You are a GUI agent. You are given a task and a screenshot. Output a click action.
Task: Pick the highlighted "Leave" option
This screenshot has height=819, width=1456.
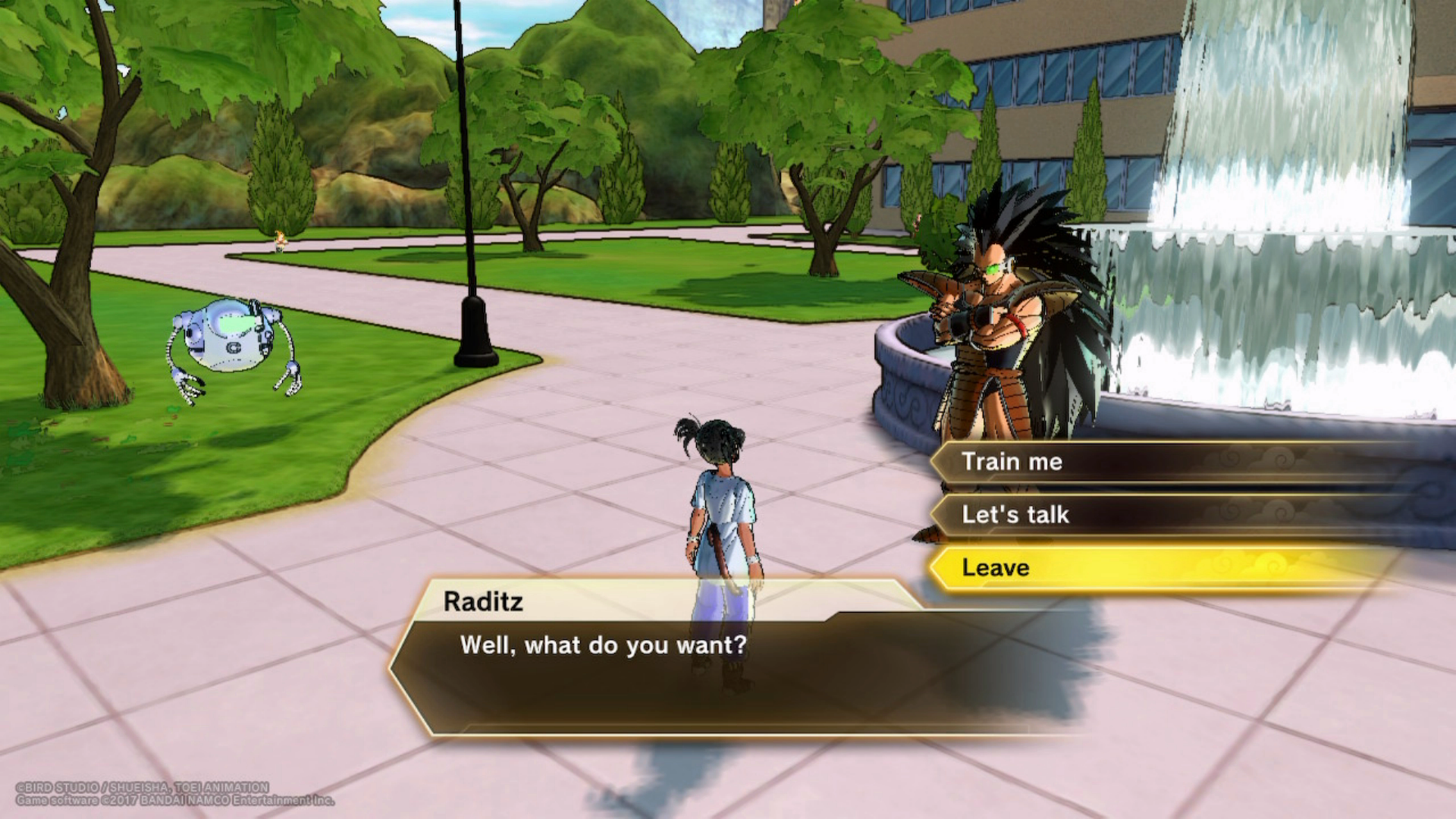[996, 568]
